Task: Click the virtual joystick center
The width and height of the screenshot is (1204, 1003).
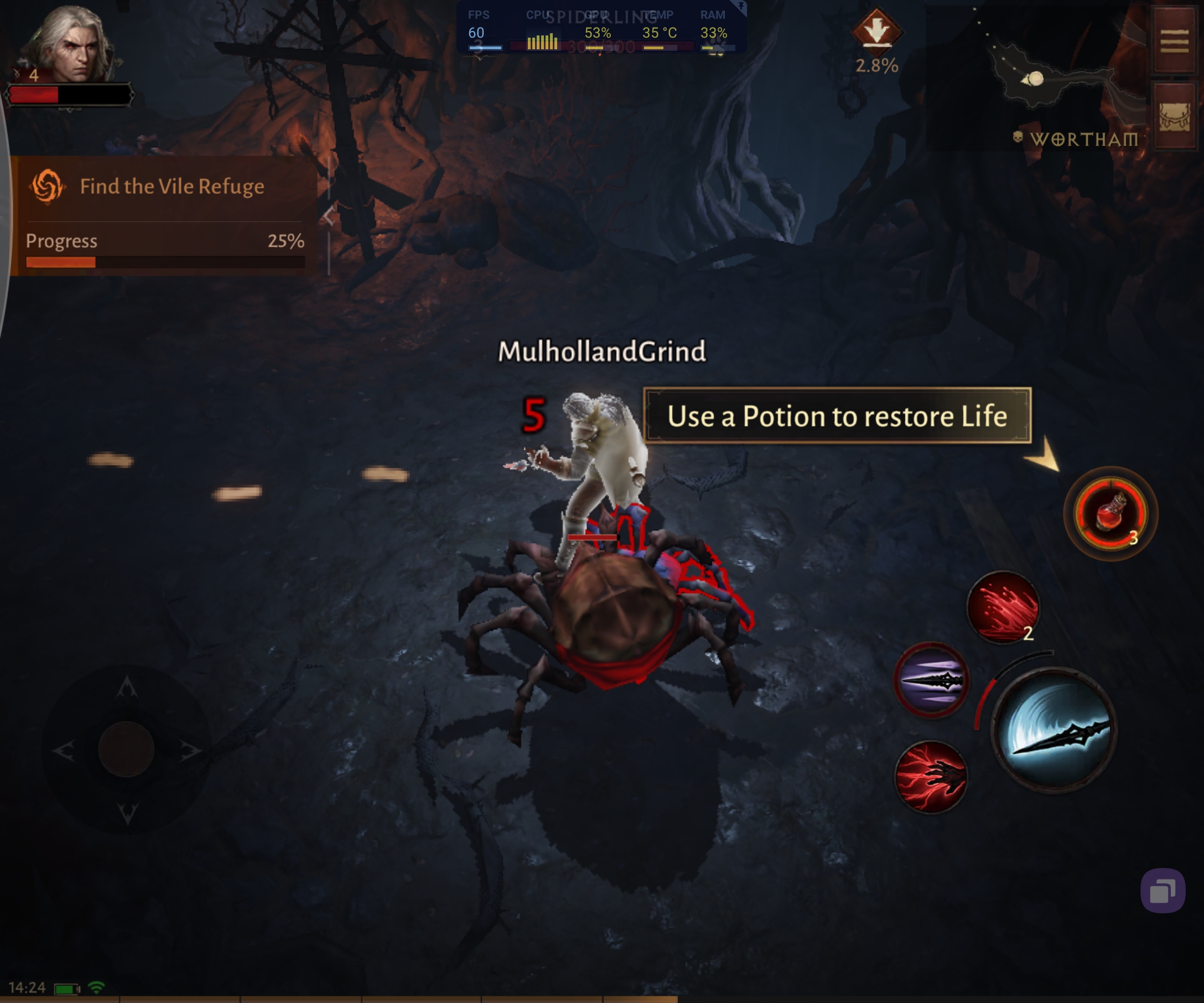Action: (x=126, y=749)
